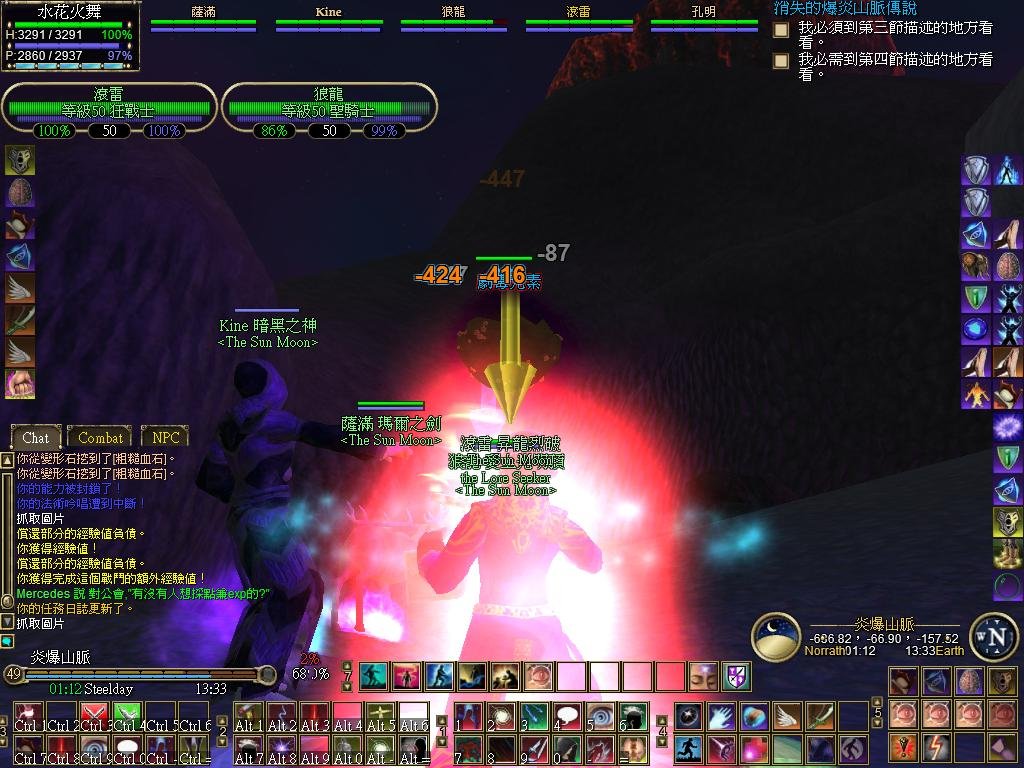Activate the Ctrl 3 crossed swords ability

pyautogui.click(x=94, y=717)
